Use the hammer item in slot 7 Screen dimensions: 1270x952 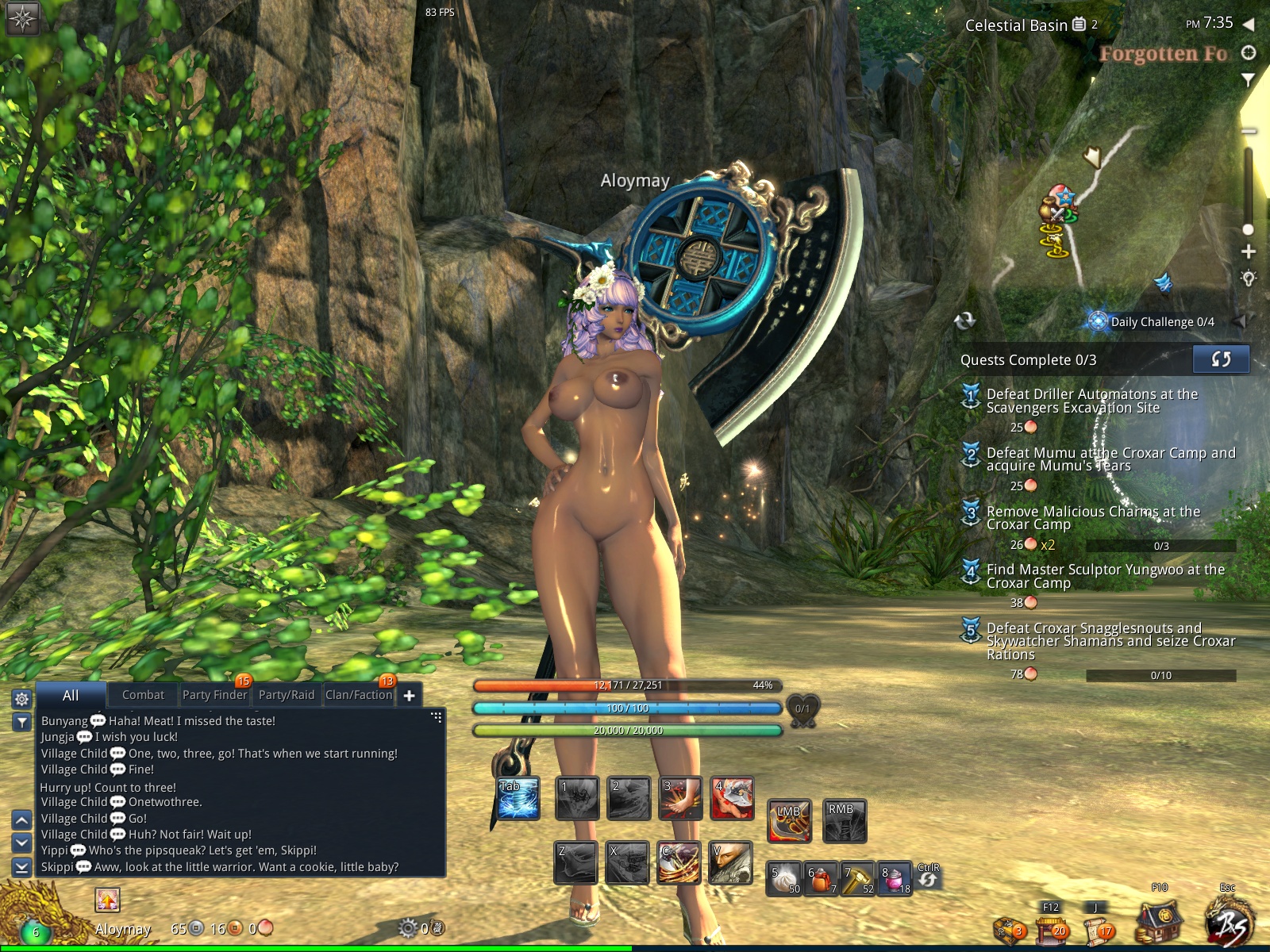tap(858, 879)
